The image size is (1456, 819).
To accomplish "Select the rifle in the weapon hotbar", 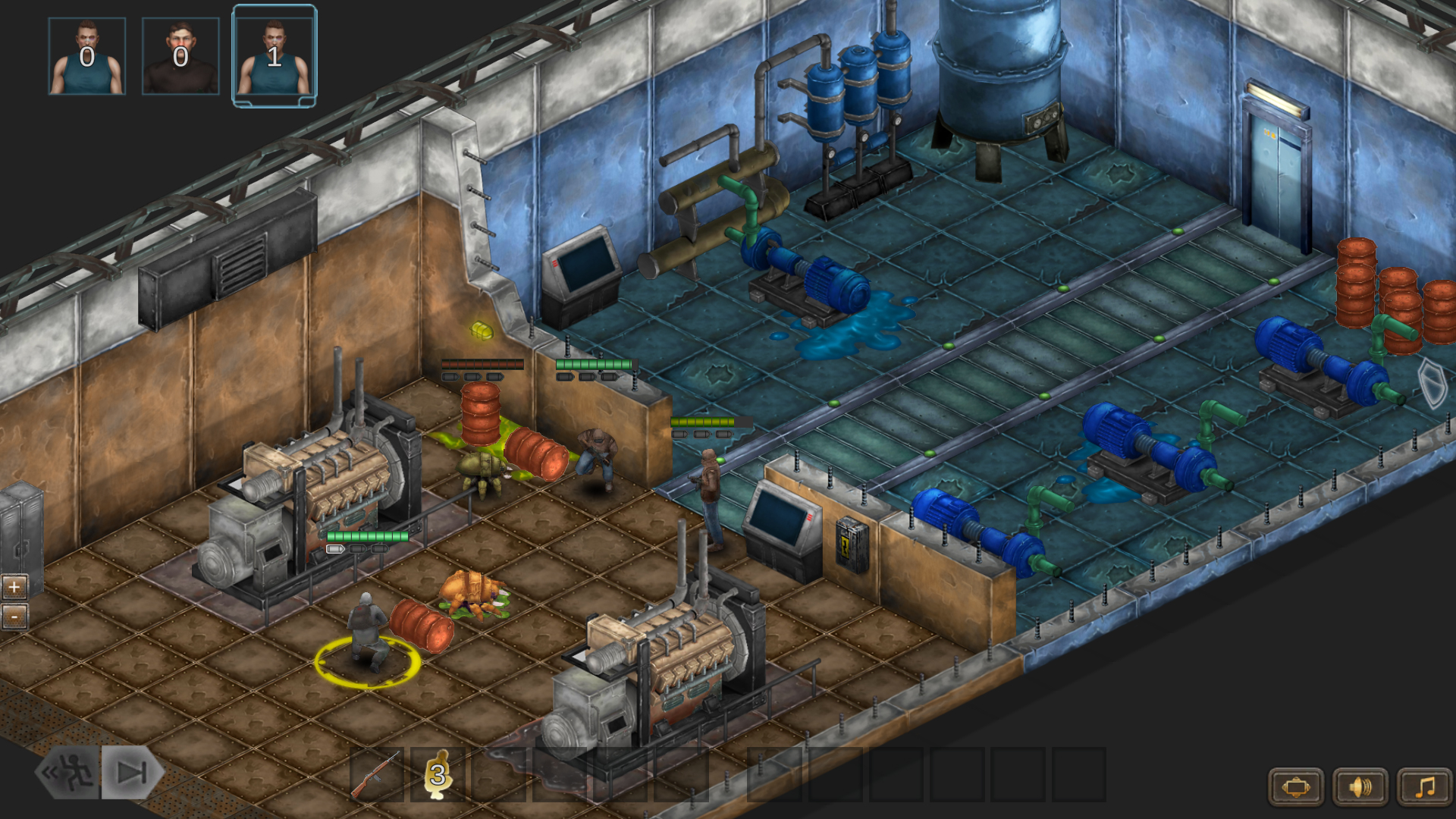I will 378,776.
